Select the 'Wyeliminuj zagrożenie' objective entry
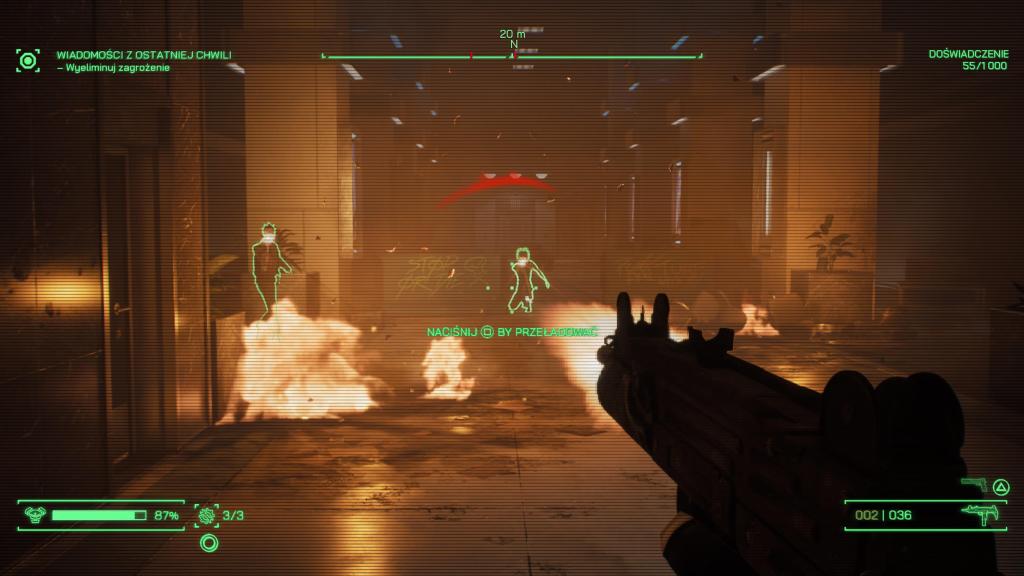The image size is (1024, 576). (113, 68)
